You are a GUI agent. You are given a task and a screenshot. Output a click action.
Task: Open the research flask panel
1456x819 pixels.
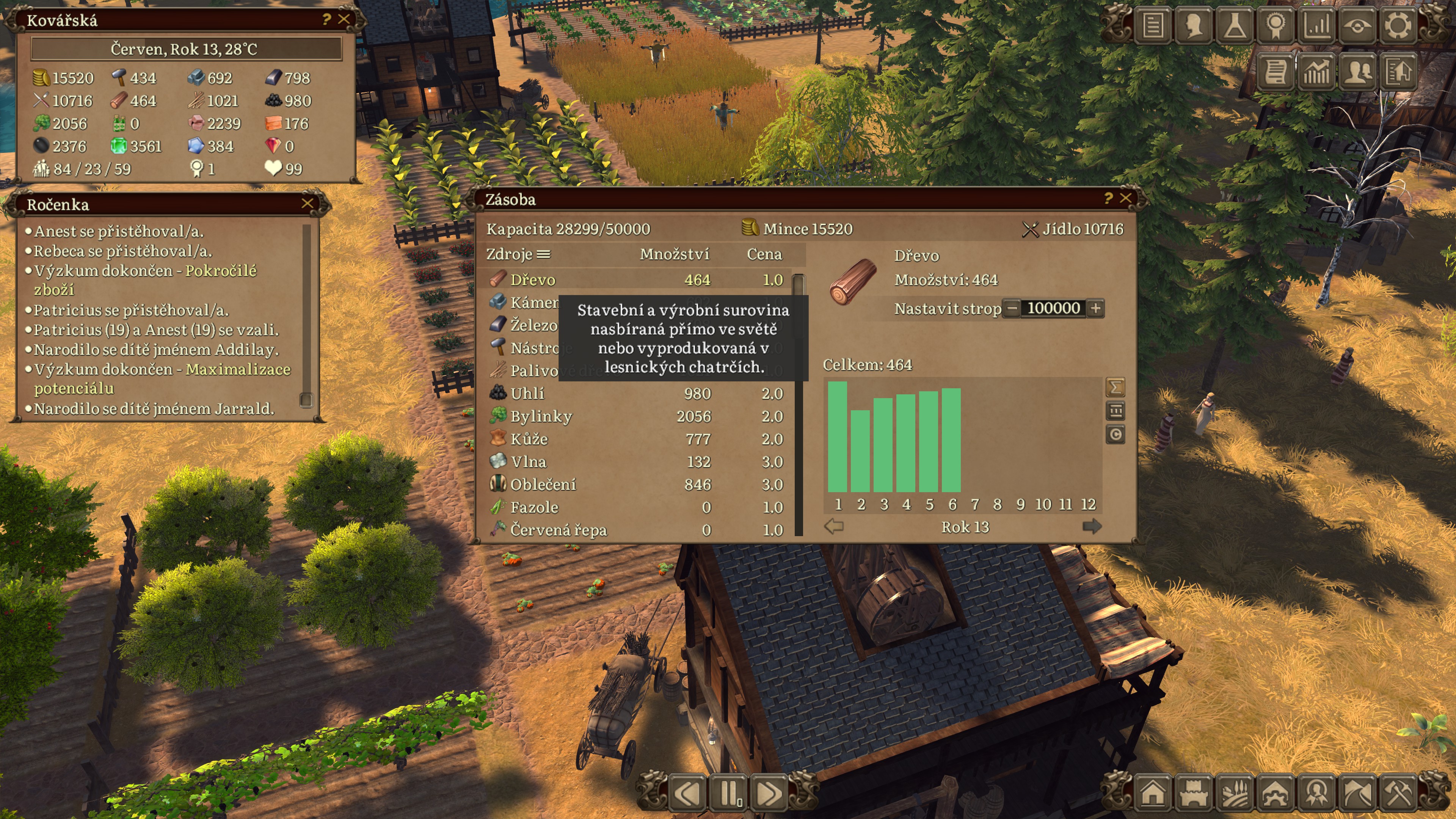pos(1235,25)
